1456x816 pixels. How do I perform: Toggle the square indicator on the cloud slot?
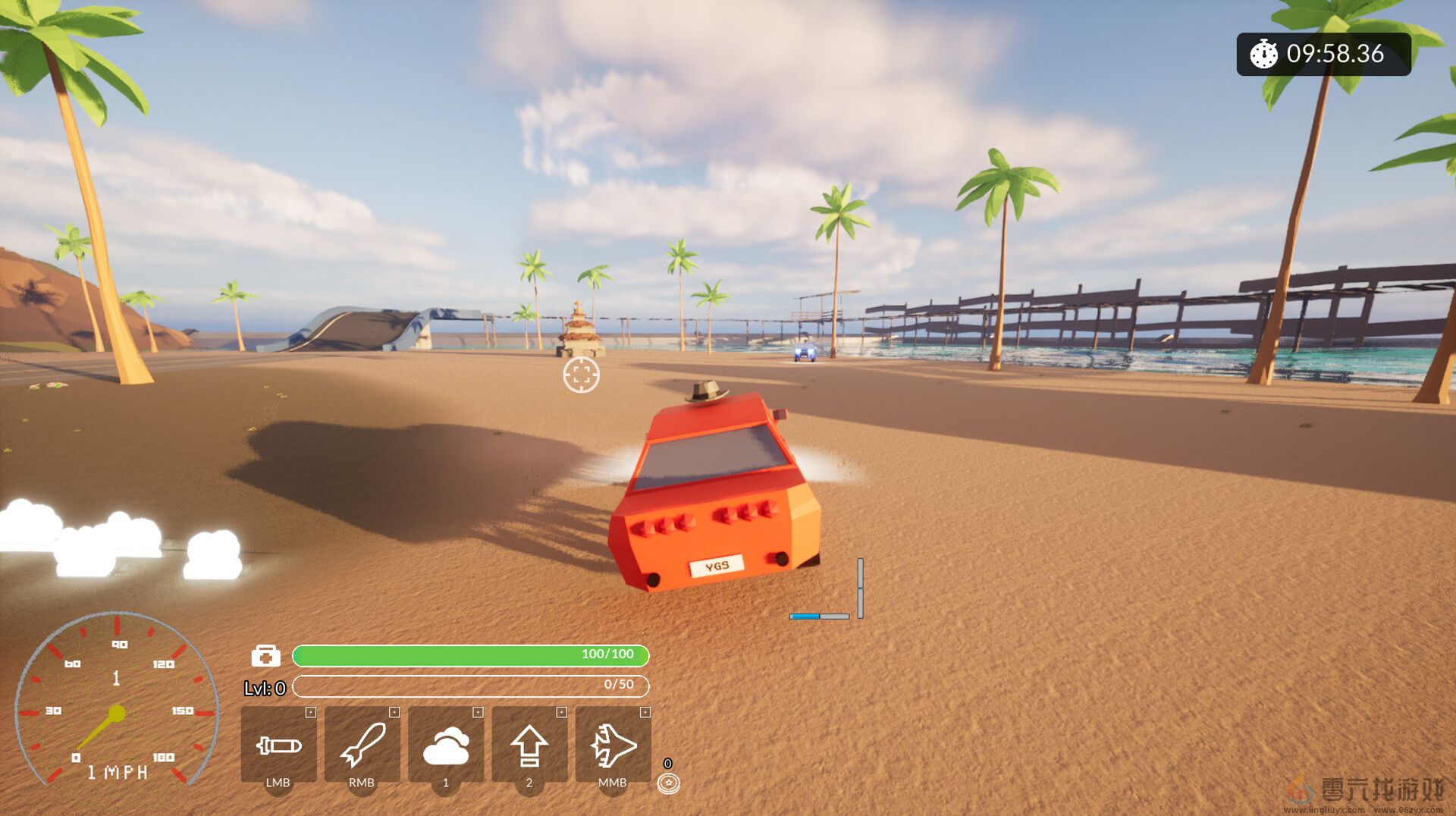[477, 713]
